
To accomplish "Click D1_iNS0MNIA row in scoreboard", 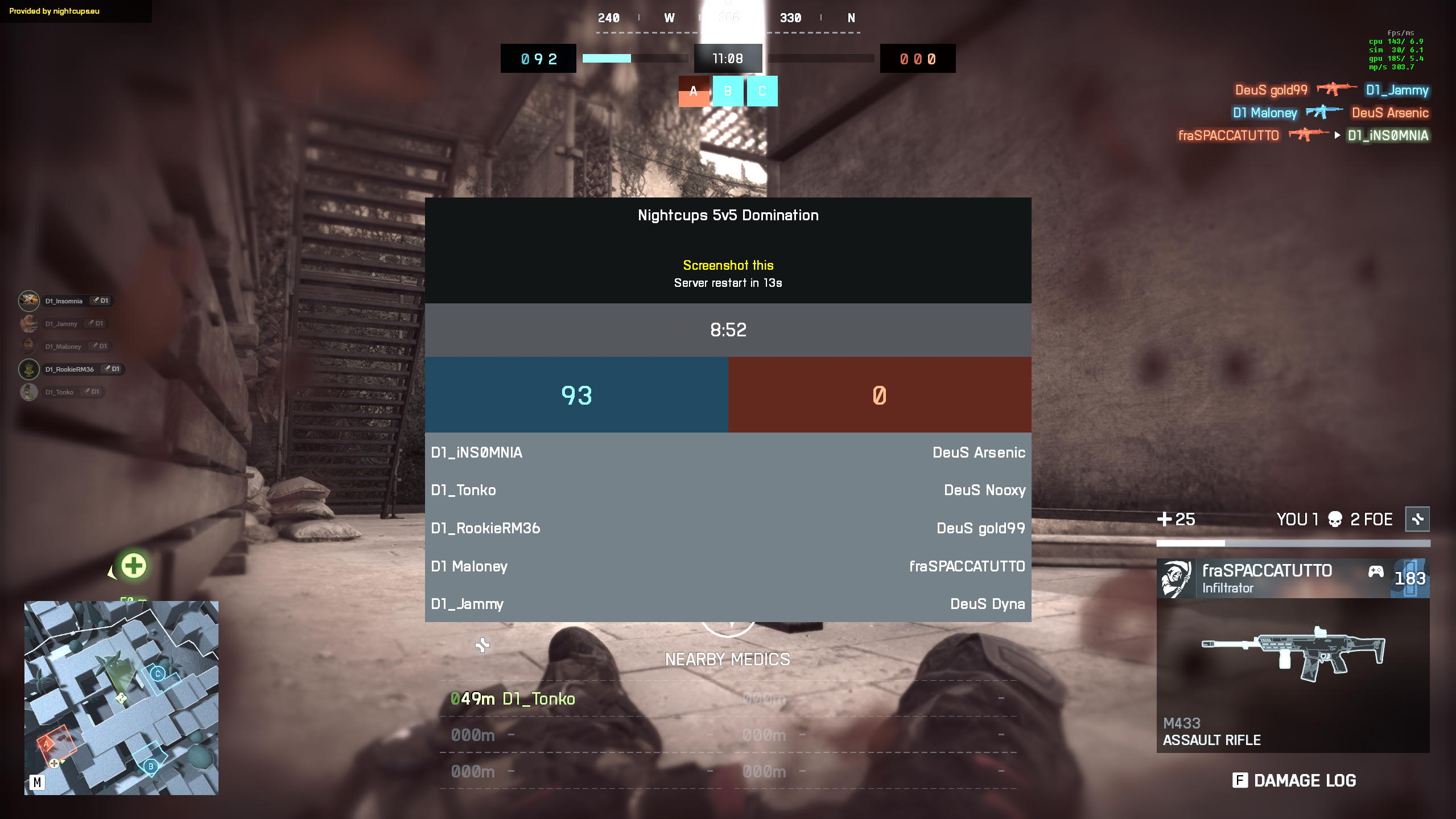I will coord(477,452).
